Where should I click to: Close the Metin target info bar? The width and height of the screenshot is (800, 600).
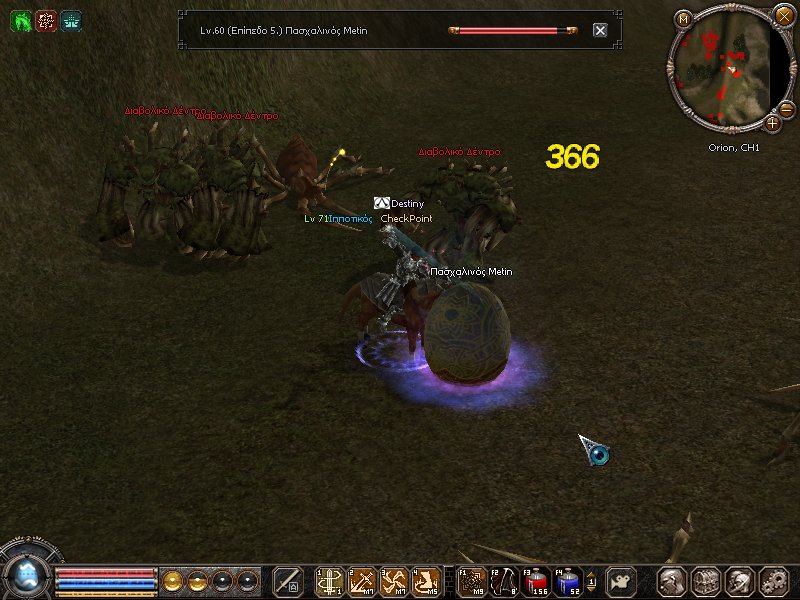tap(600, 30)
